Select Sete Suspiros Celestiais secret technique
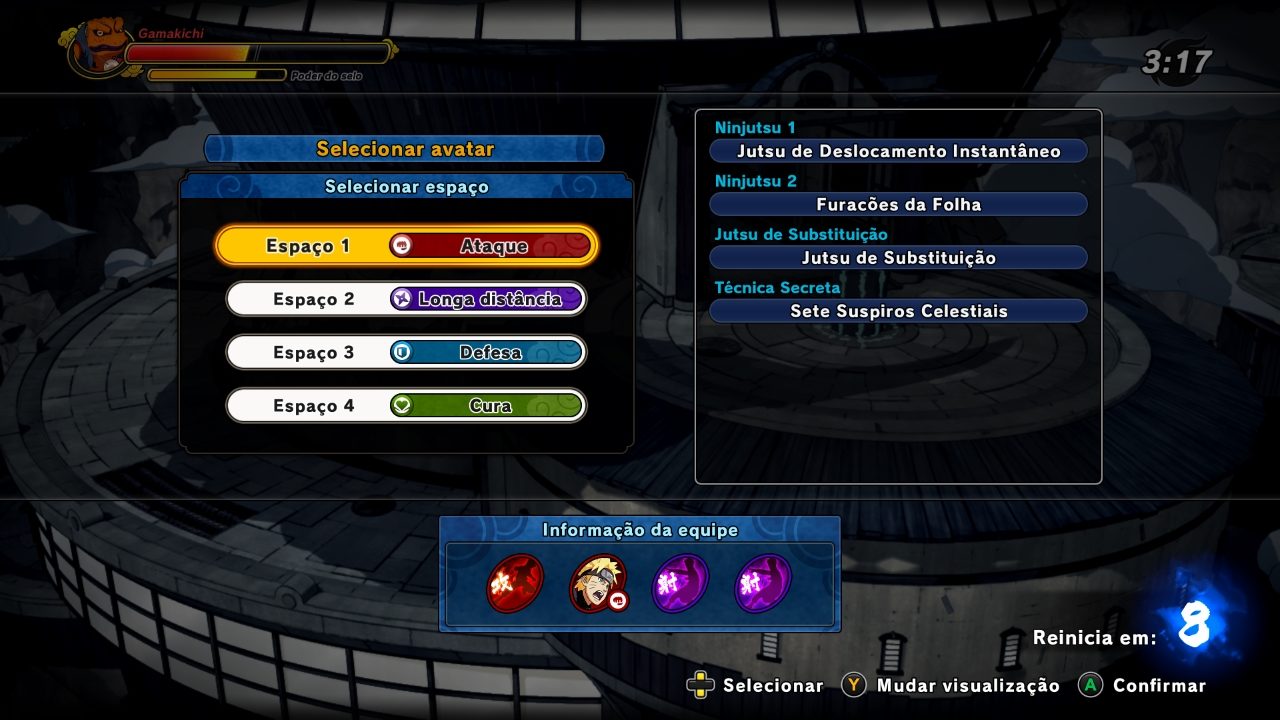1280x720 pixels. 898,311
